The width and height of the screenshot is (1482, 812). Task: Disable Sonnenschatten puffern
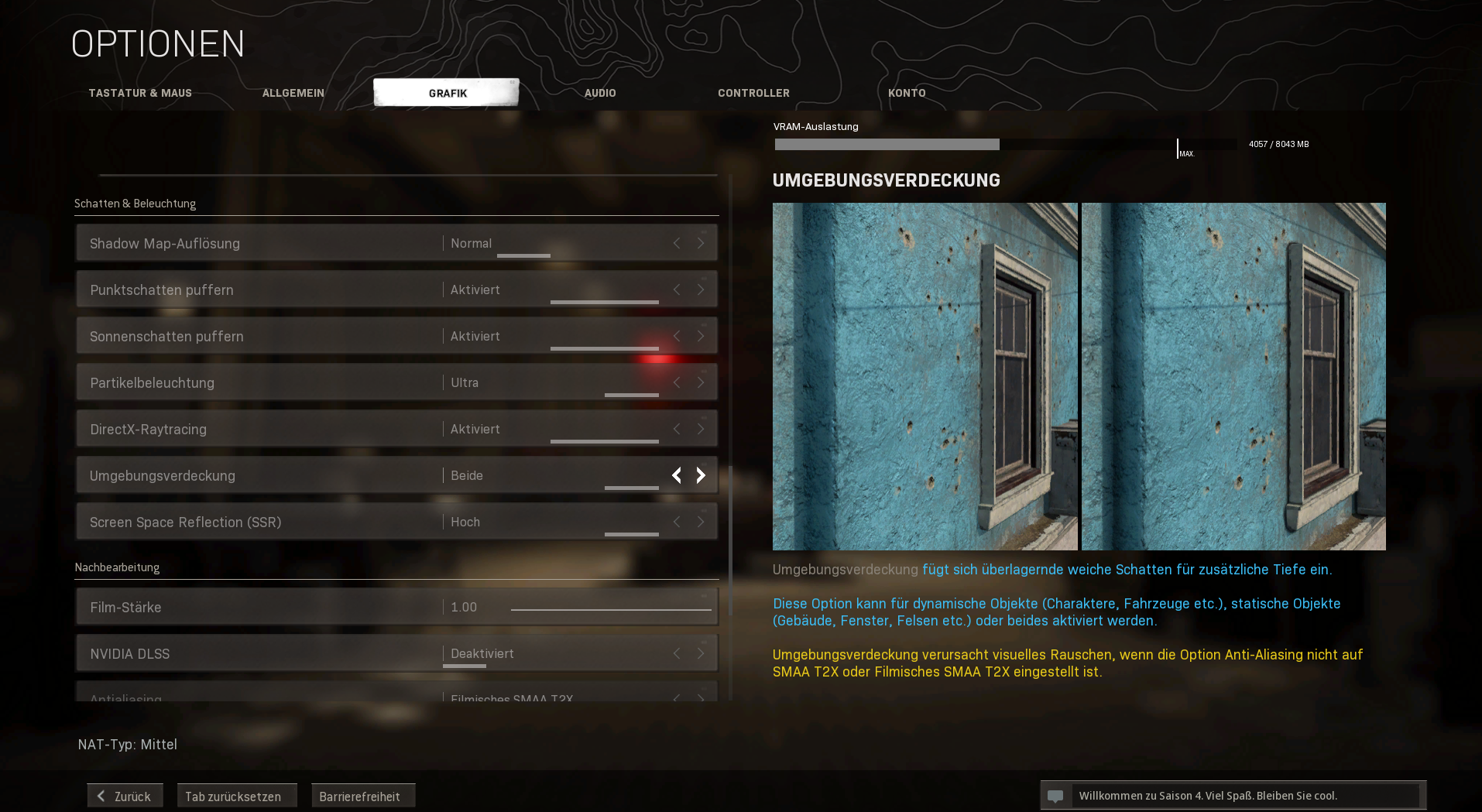tap(701, 335)
